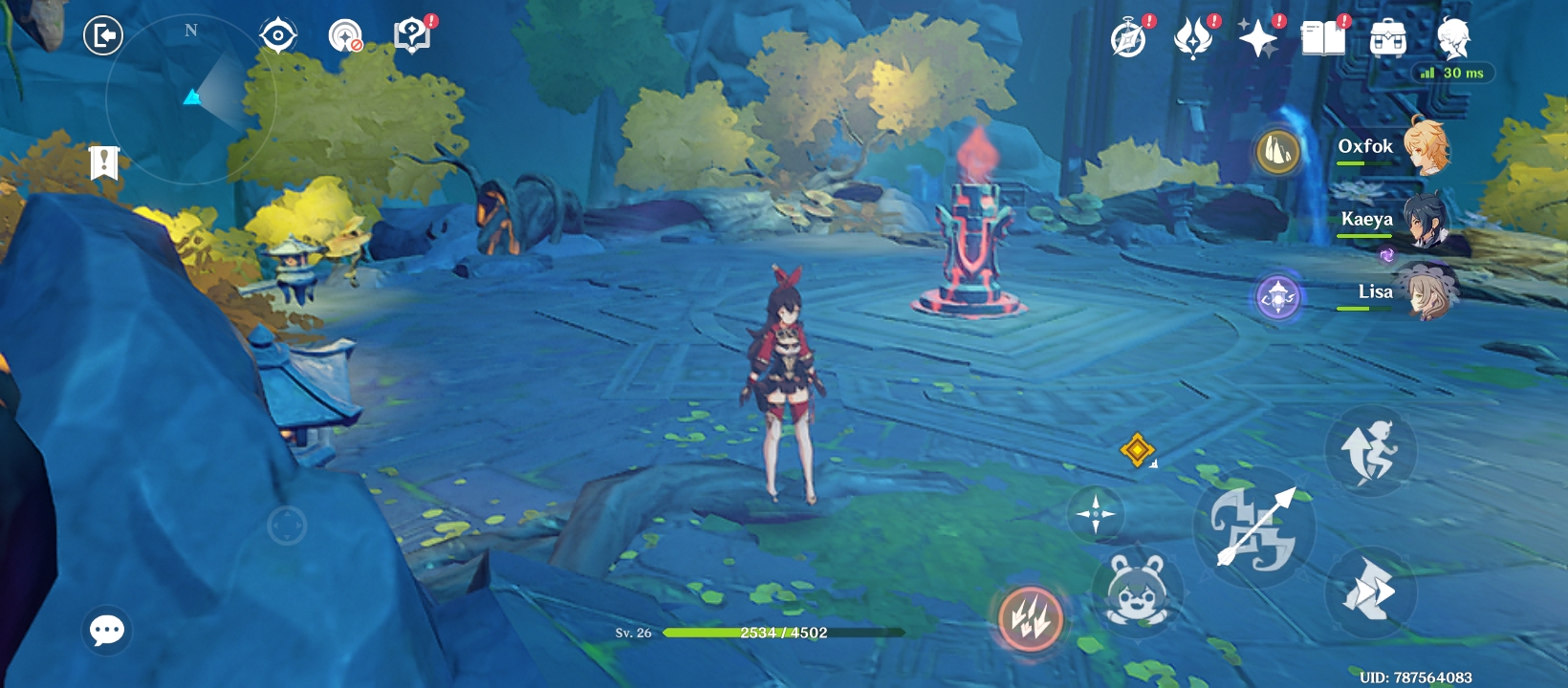This screenshot has width=1568, height=688.
Task: Toggle the aiming mode crosshair button
Action: (x=1096, y=514)
